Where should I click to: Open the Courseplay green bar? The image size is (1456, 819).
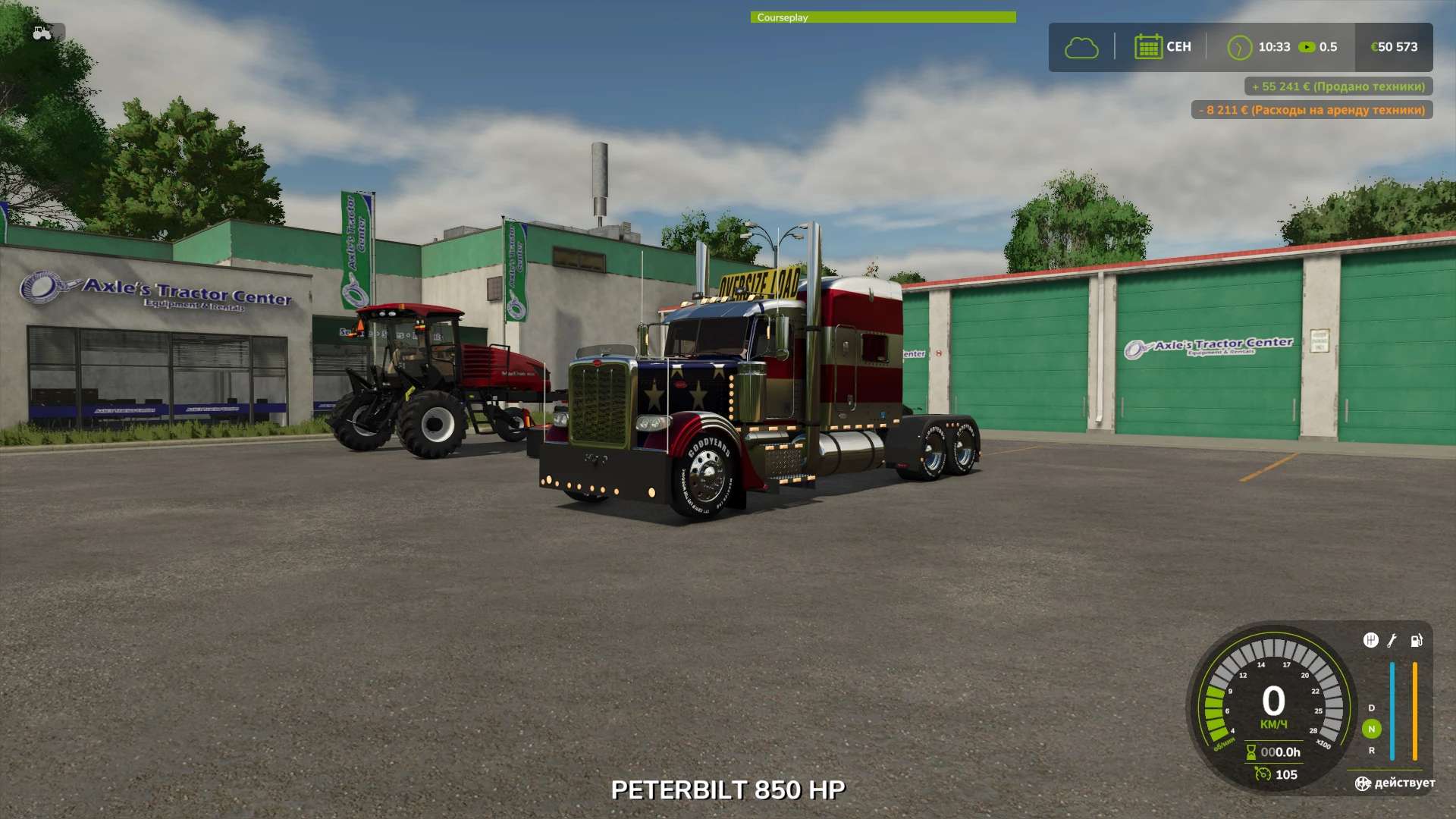coord(883,17)
